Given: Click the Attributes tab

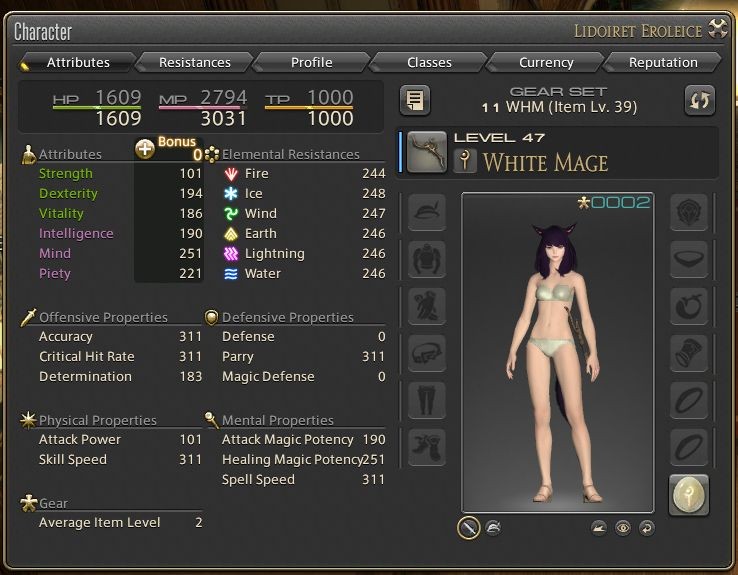Looking at the screenshot, I should pos(78,62).
